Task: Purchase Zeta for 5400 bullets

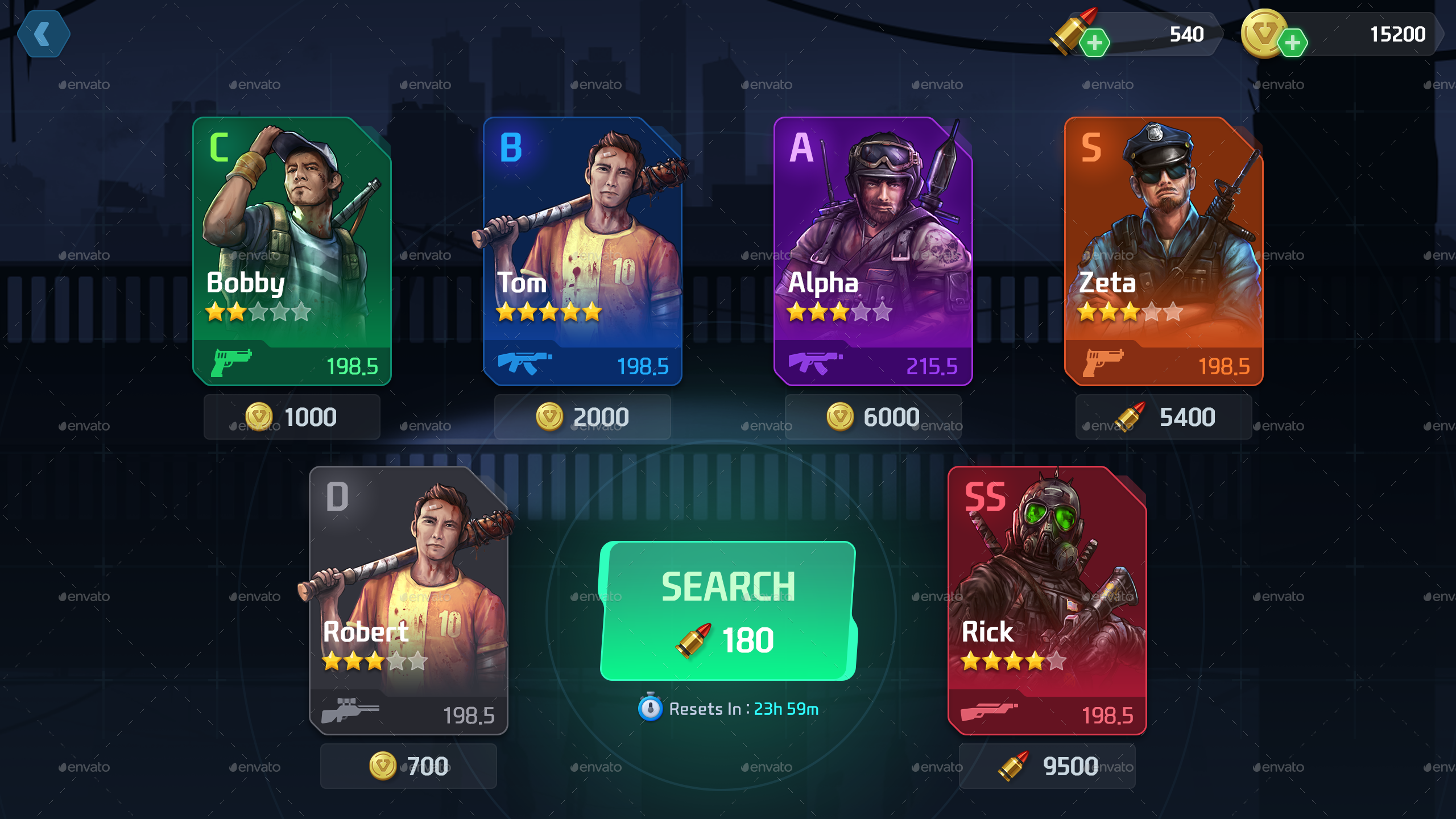Action: click(x=1164, y=417)
